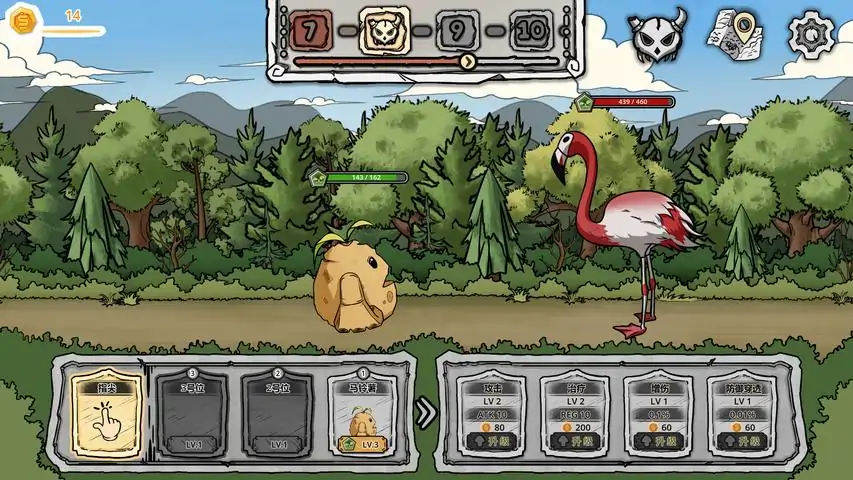The width and height of the screenshot is (853, 480).
Task: Select stage 7 in the stage tracker
Action: pyautogui.click(x=311, y=31)
